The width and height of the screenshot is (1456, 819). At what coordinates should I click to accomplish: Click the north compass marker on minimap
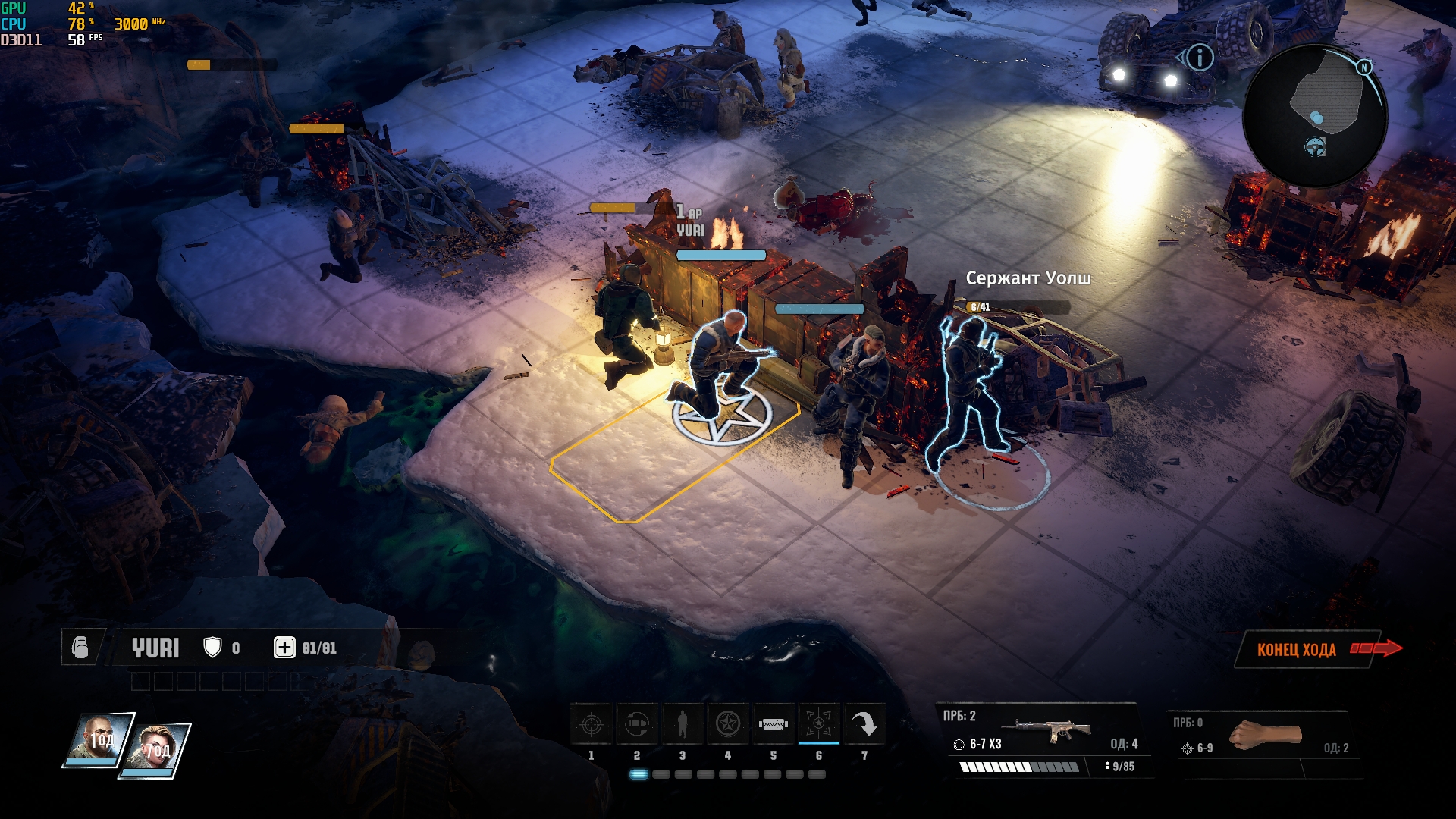coord(1364,67)
